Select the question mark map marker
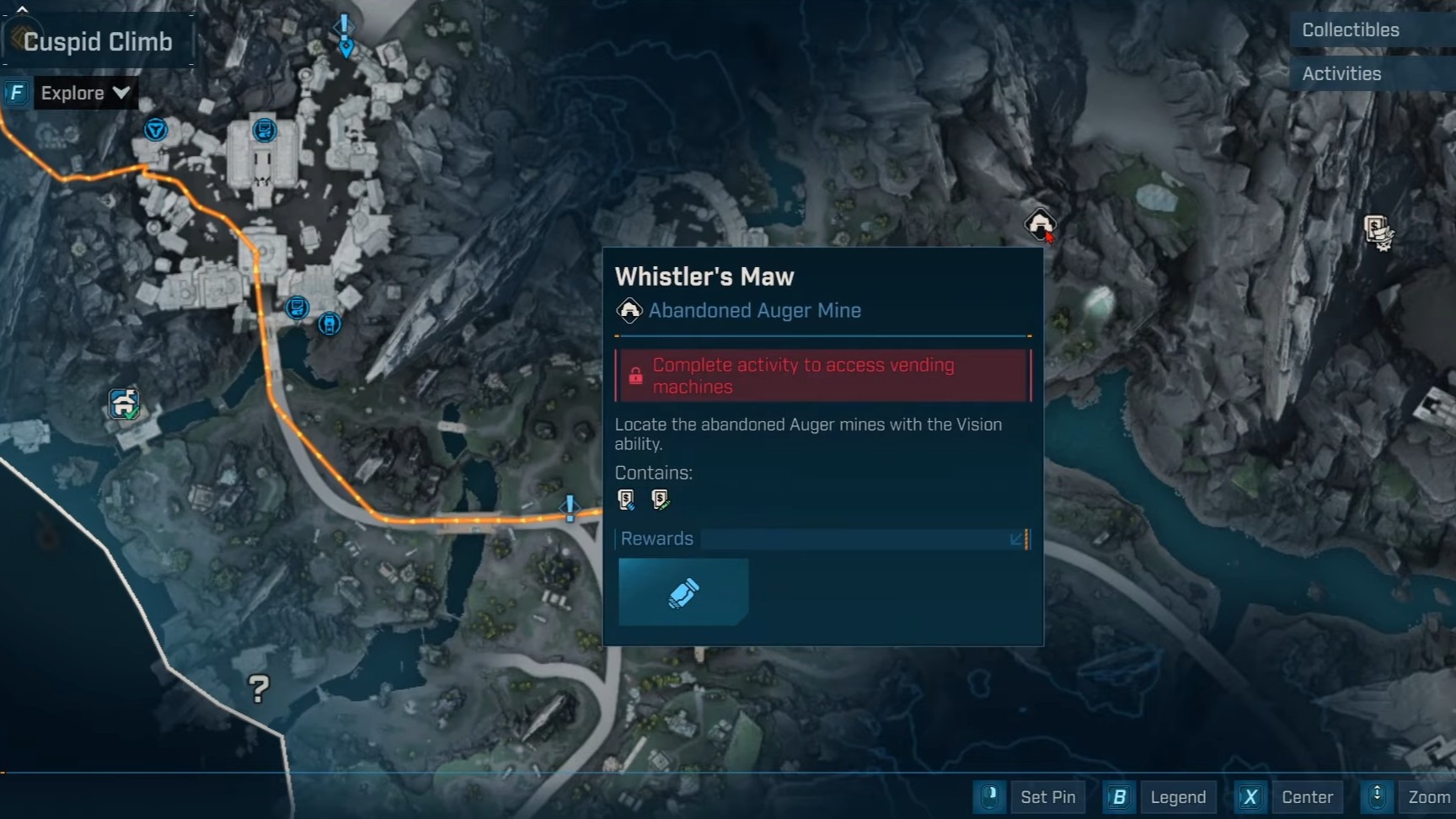The image size is (1456, 819). 259,689
